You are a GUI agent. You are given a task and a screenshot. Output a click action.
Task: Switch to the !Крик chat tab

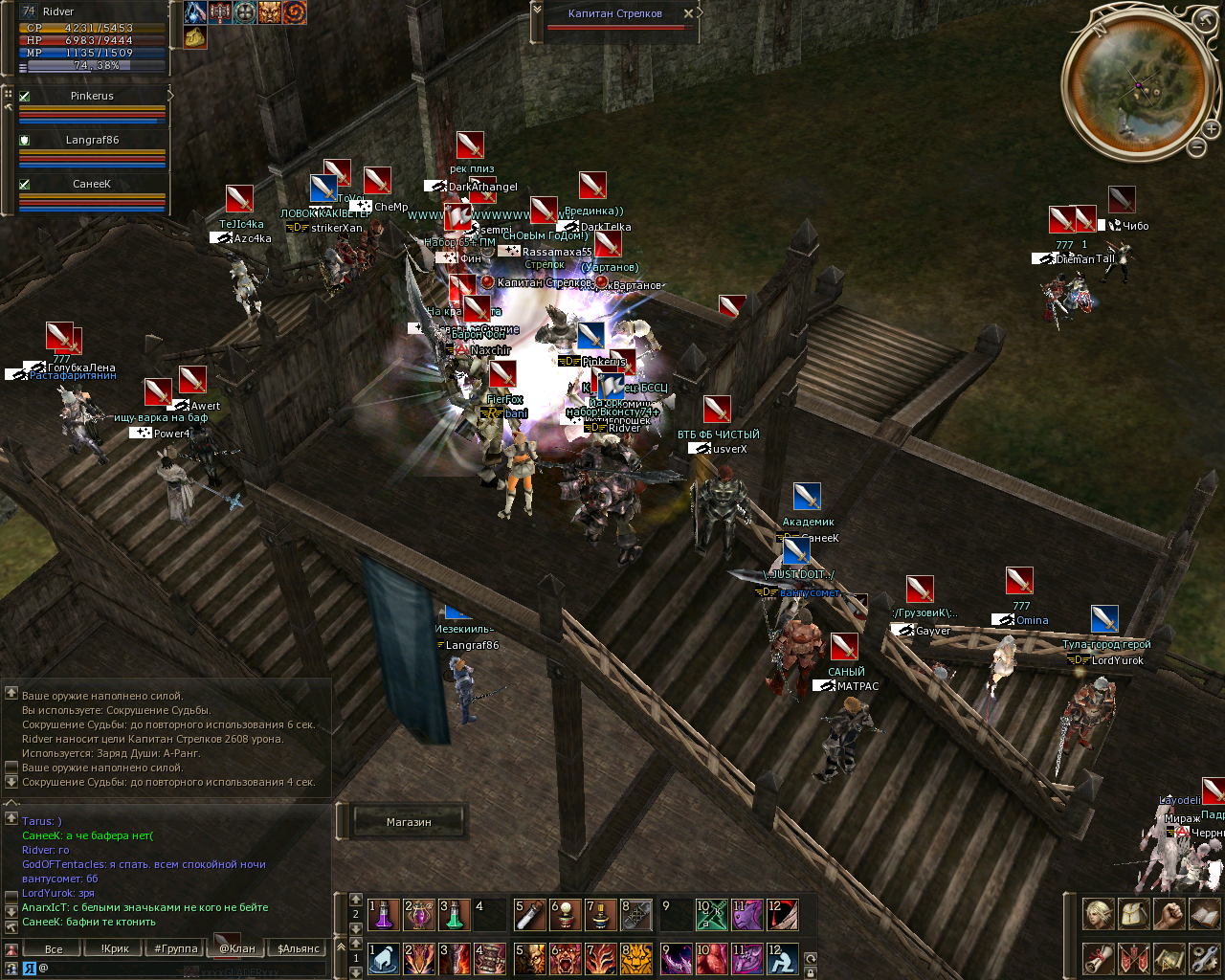(115, 949)
